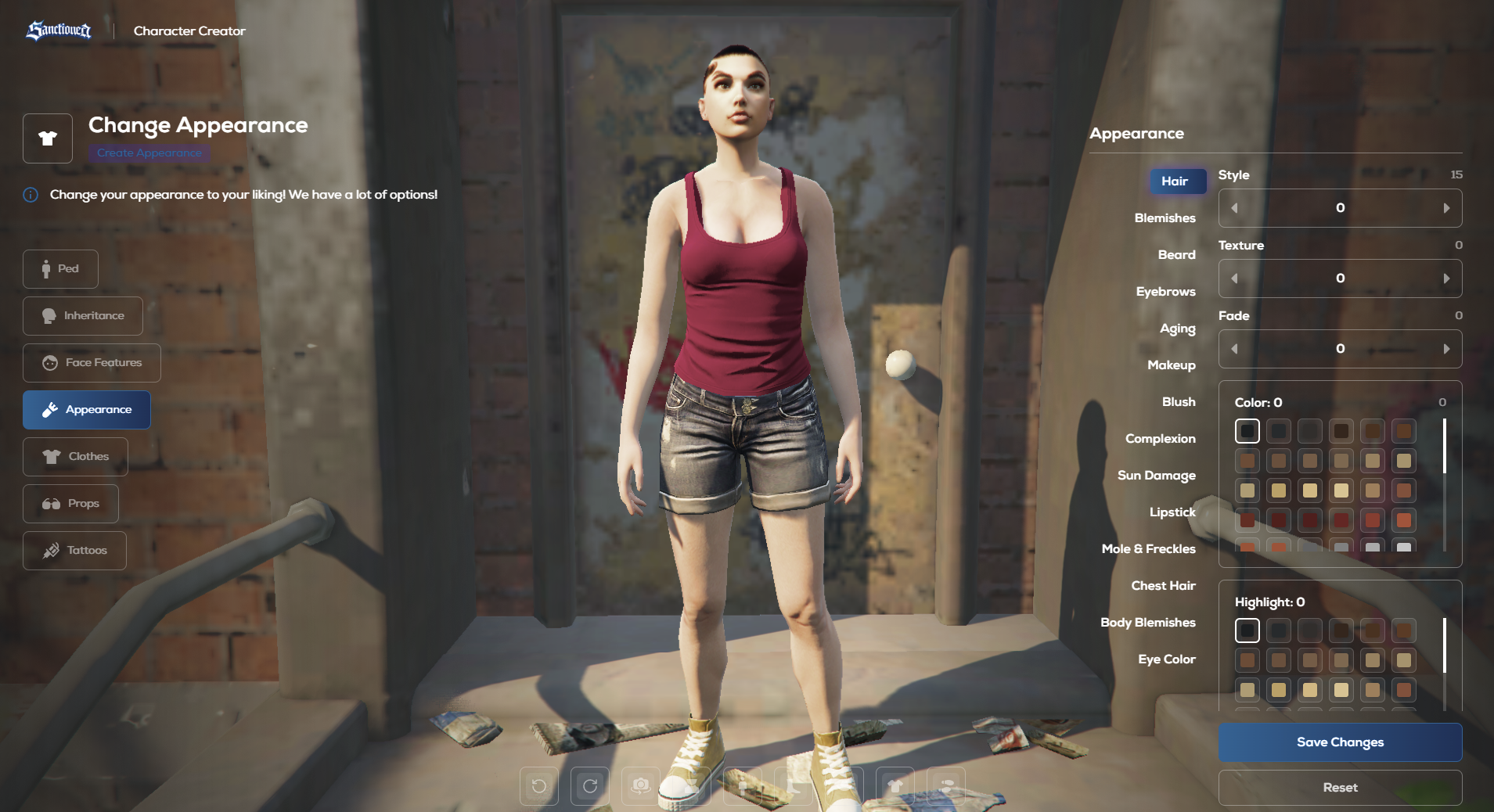The height and width of the screenshot is (812, 1494).
Task: Open the Makeup appearance option
Action: click(1171, 365)
